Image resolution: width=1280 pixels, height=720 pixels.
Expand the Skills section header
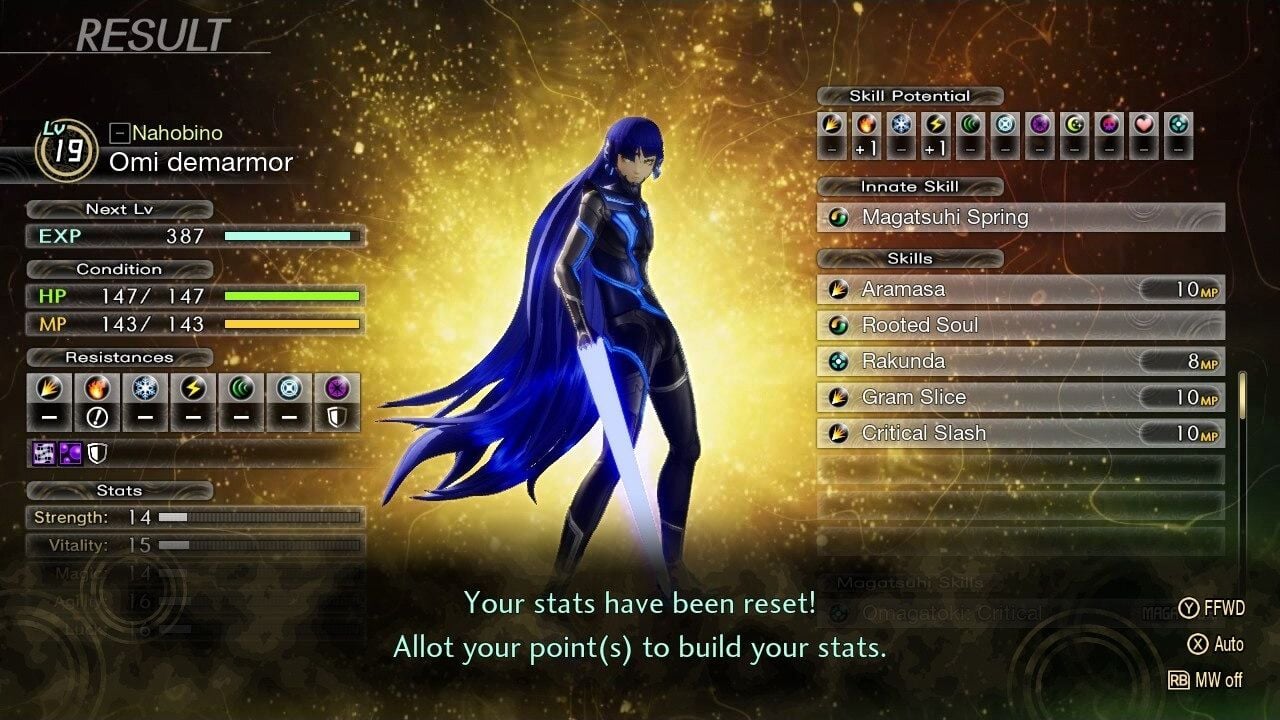(x=908, y=258)
